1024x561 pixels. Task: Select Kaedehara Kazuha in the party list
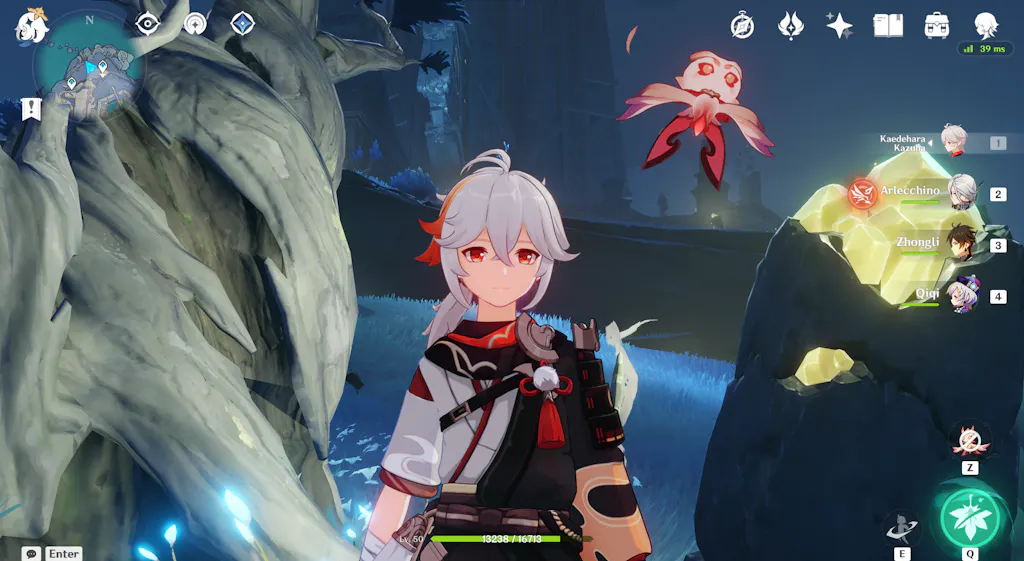[x=953, y=142]
